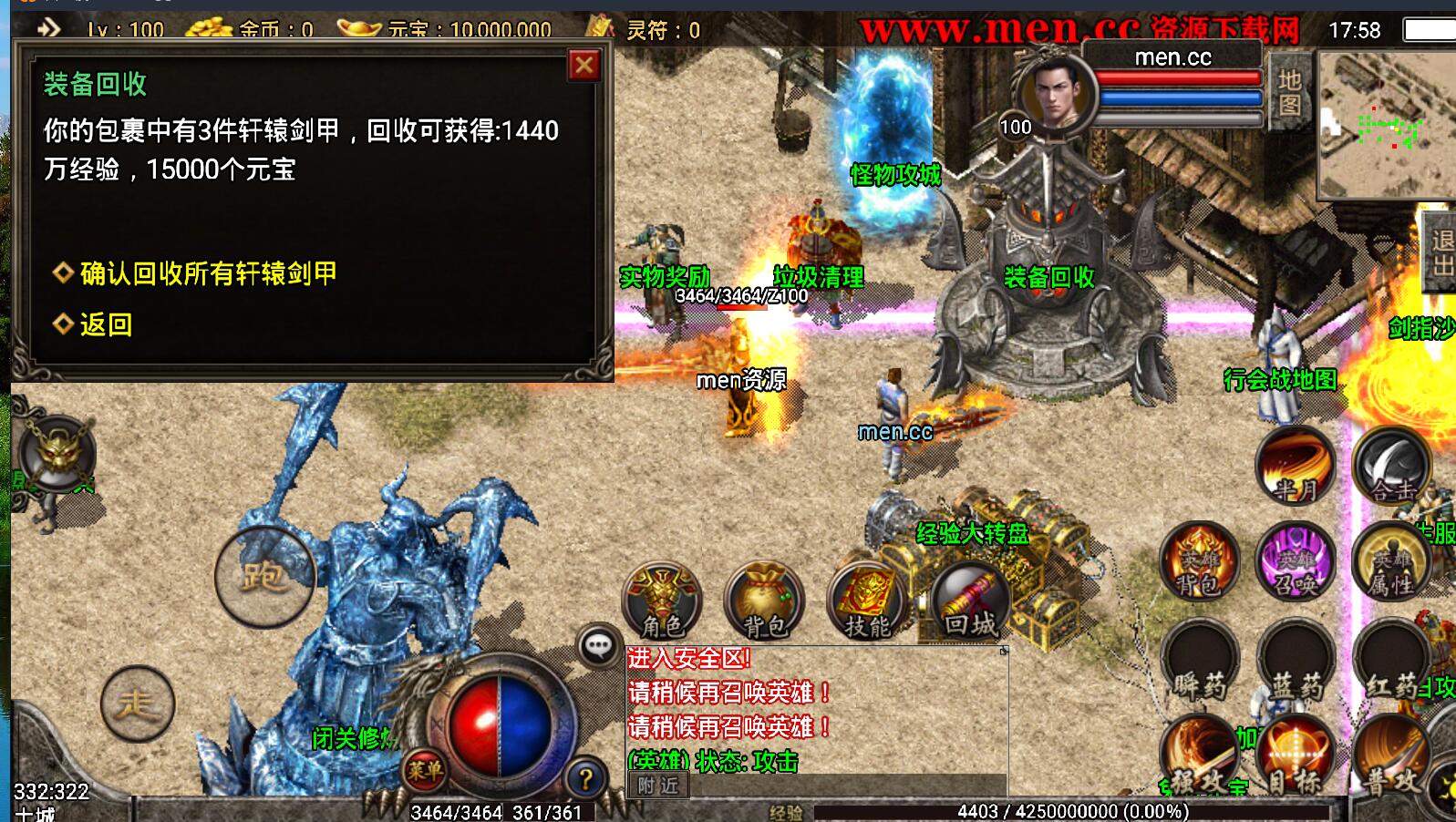Close the 装备回收 dialog
The height and width of the screenshot is (822, 1456).
click(x=583, y=66)
